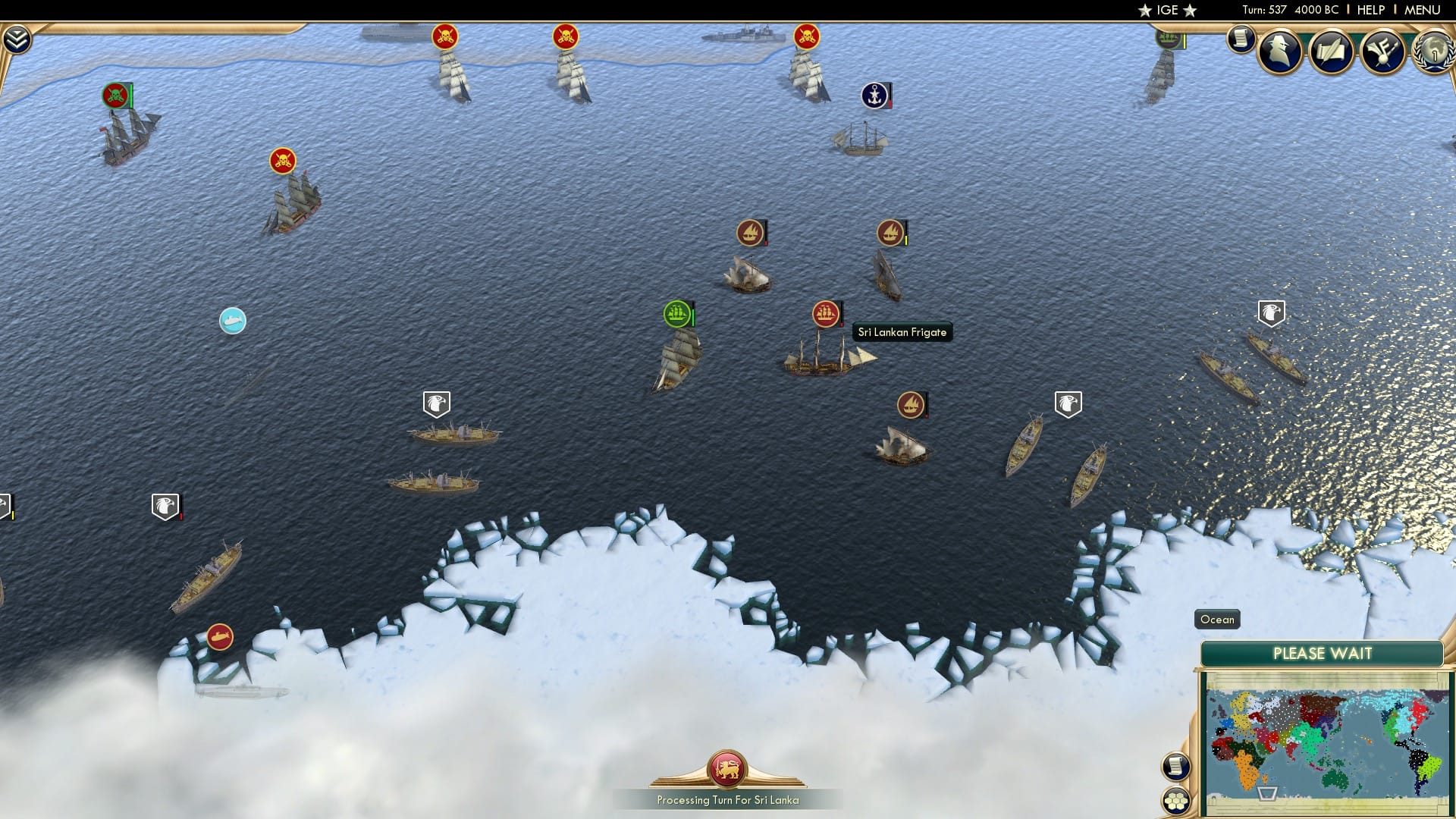Screen dimensions: 1456x819
Task: Select the green pirate flag ship
Action: click(114, 96)
